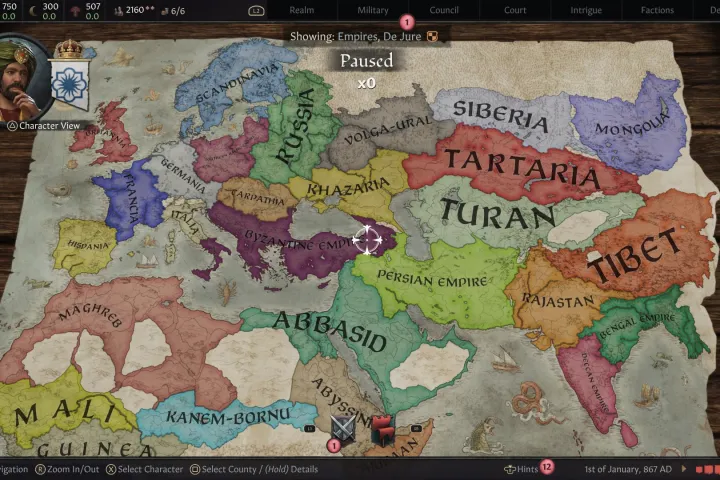This screenshot has width=720, height=480.
Task: Select the red banner icon beside the swords
Action: coord(382,429)
